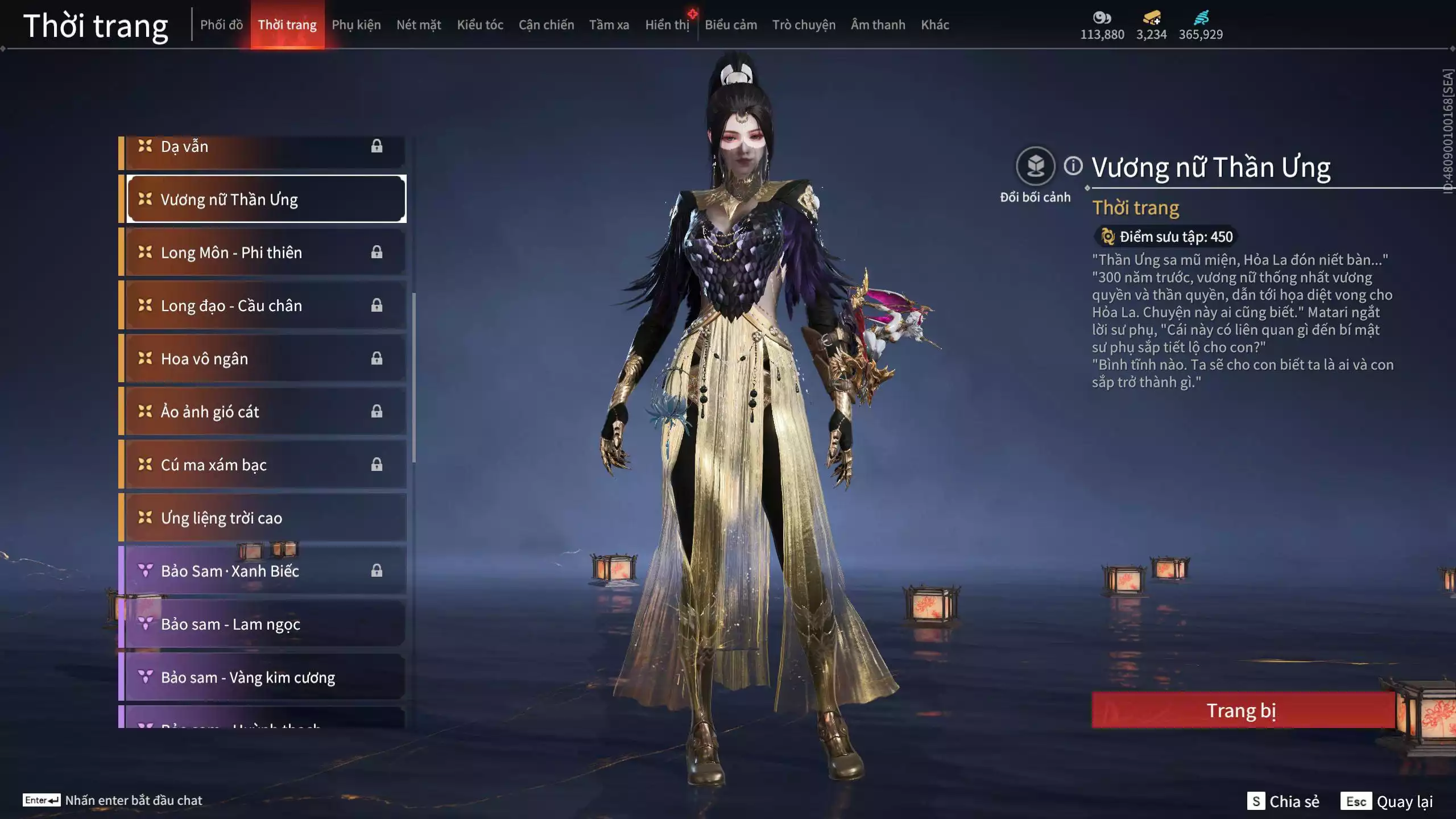Switch to the Phối đồ tab

[221, 25]
